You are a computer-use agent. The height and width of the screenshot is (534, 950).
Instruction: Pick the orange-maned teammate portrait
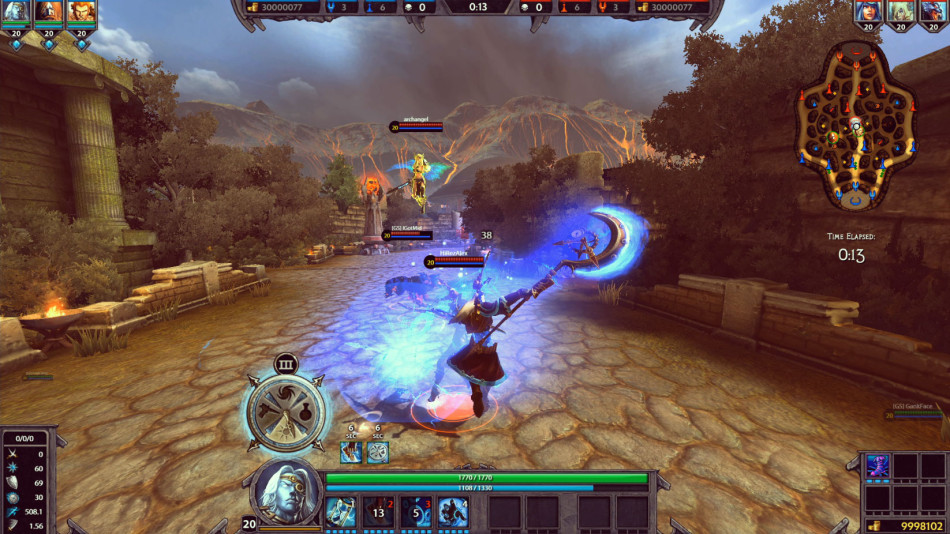coord(81,12)
